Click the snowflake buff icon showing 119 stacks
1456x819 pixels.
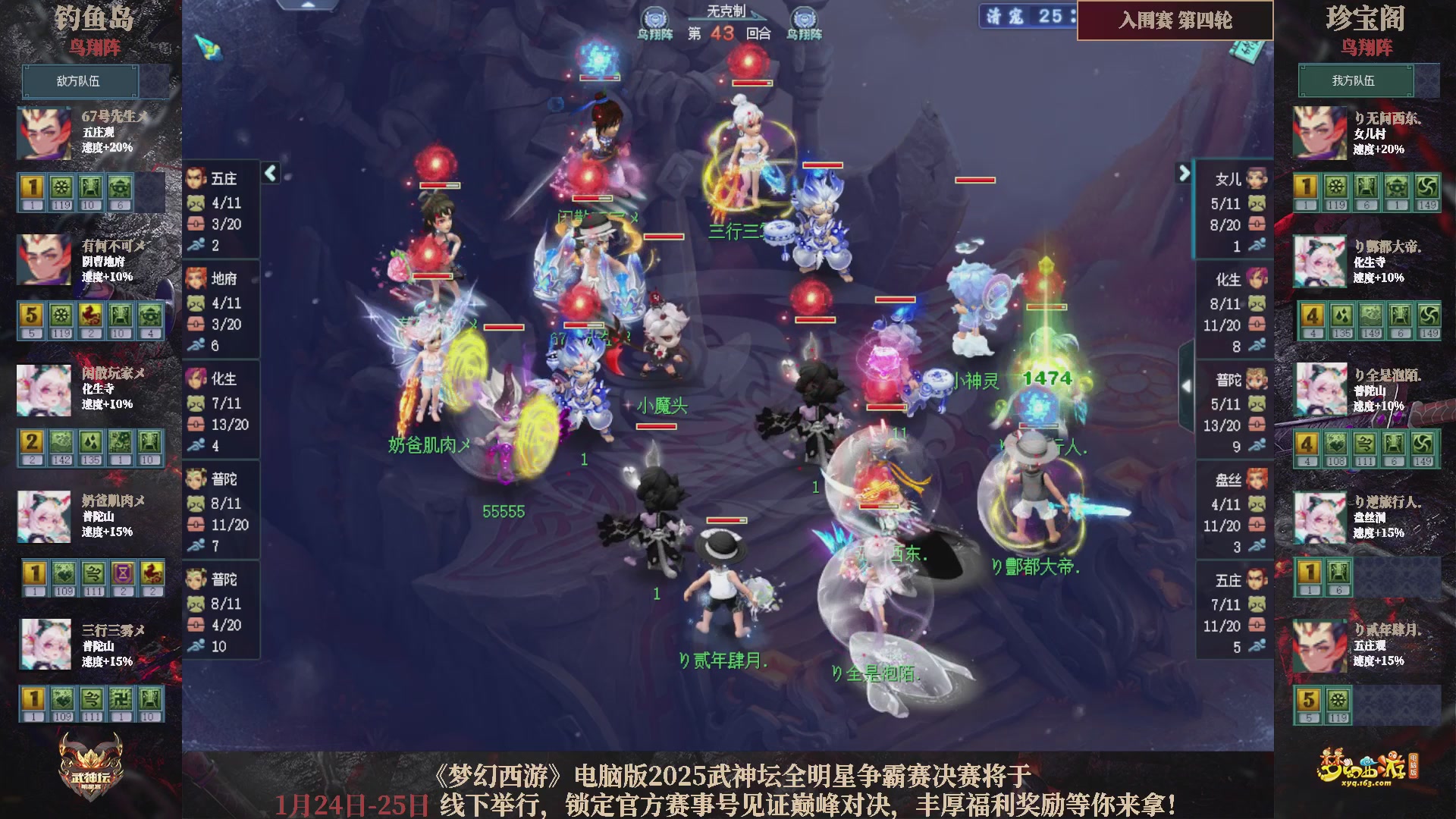click(58, 184)
